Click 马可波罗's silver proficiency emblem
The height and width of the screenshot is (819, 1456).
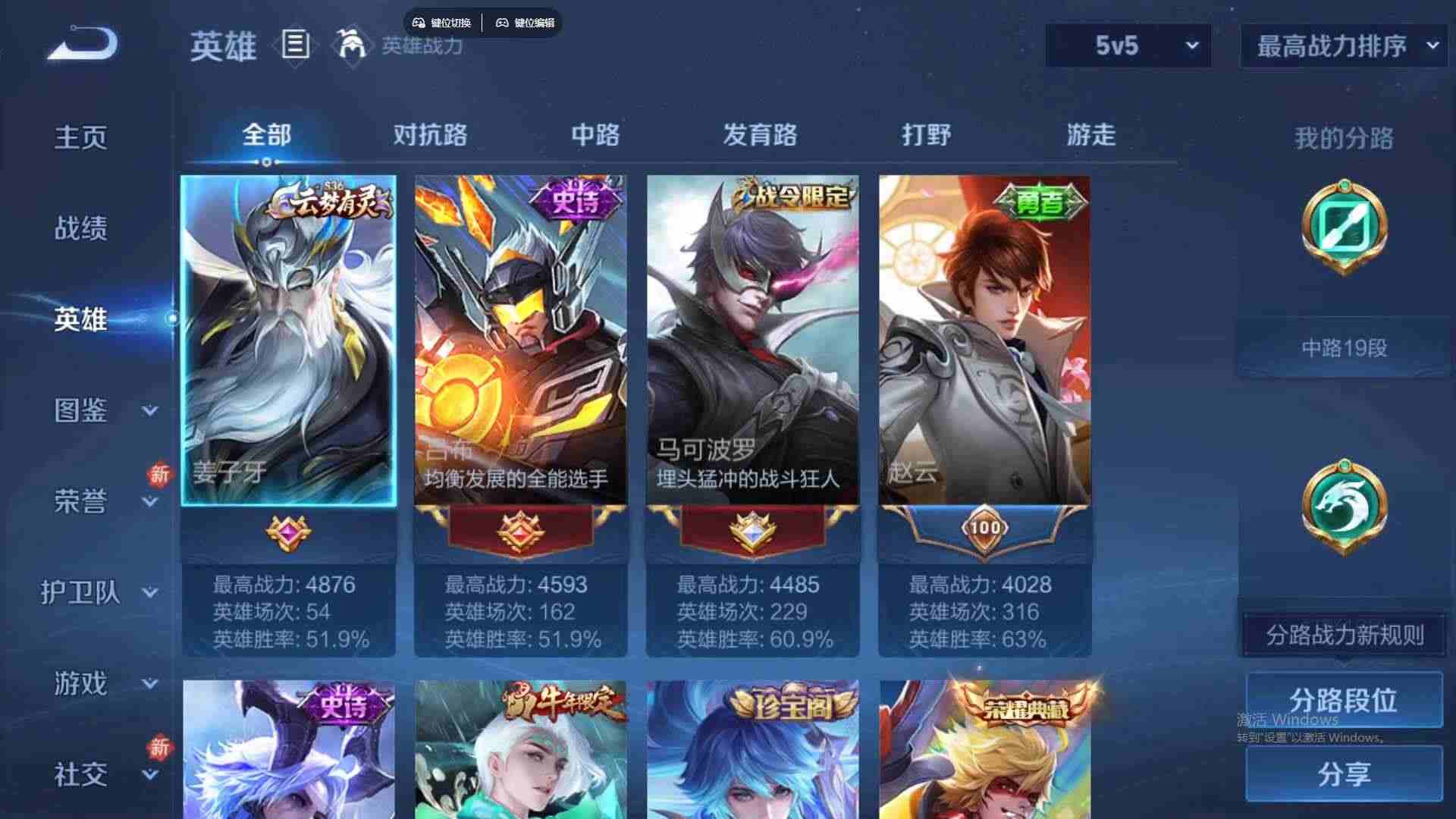[753, 529]
